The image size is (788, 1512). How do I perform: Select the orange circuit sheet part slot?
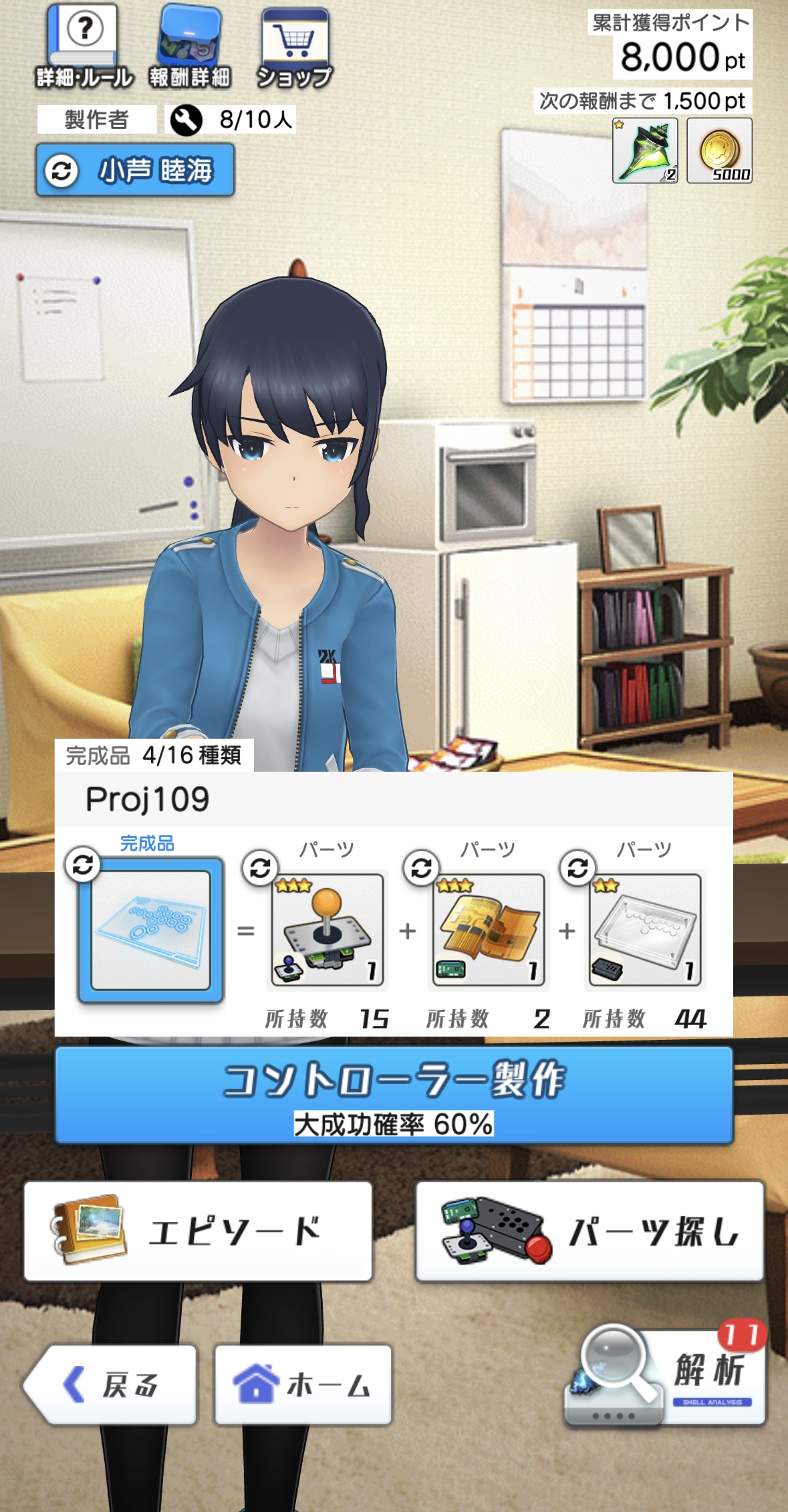[488, 930]
